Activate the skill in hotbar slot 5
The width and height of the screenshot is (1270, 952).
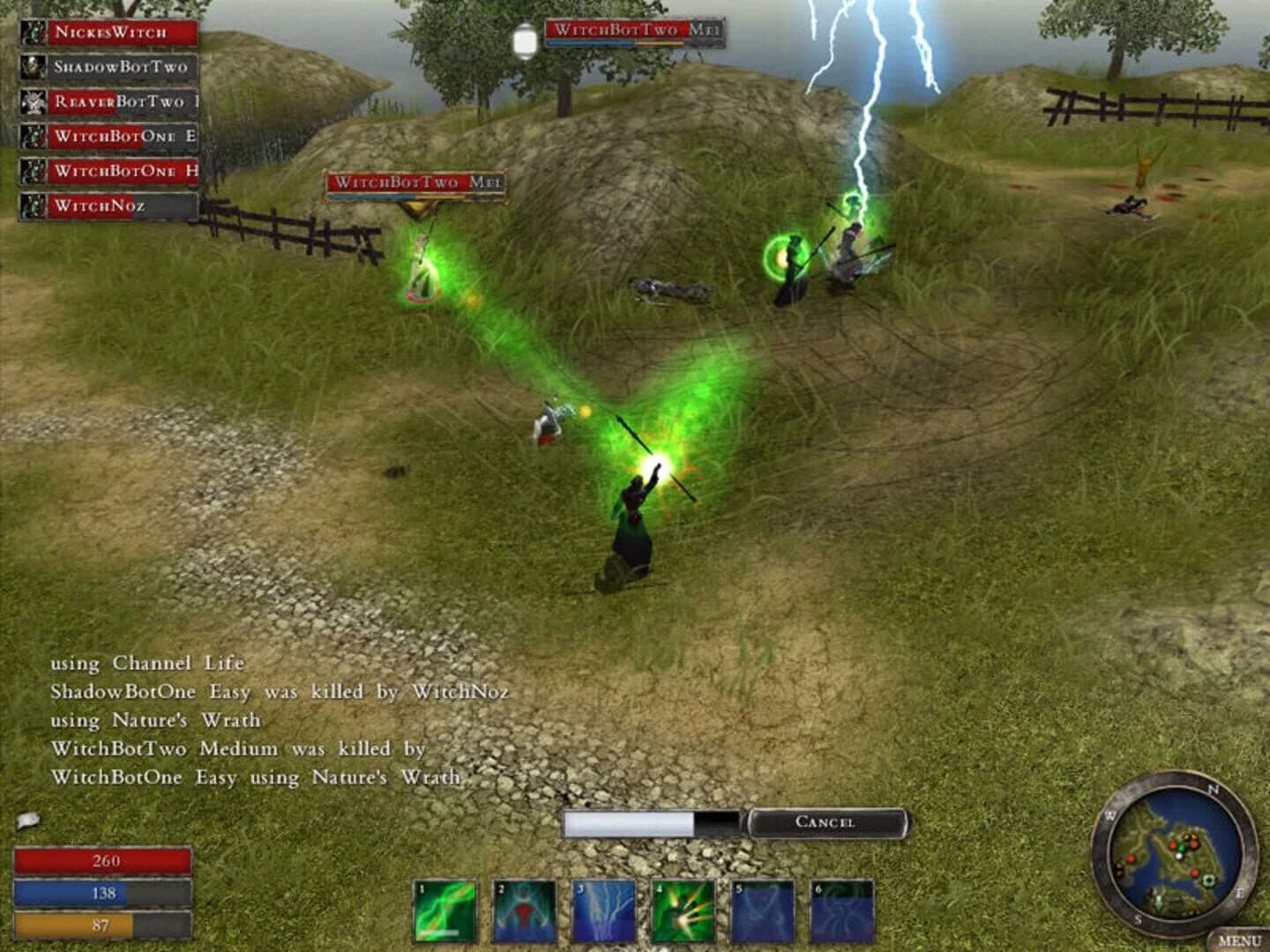point(761,912)
